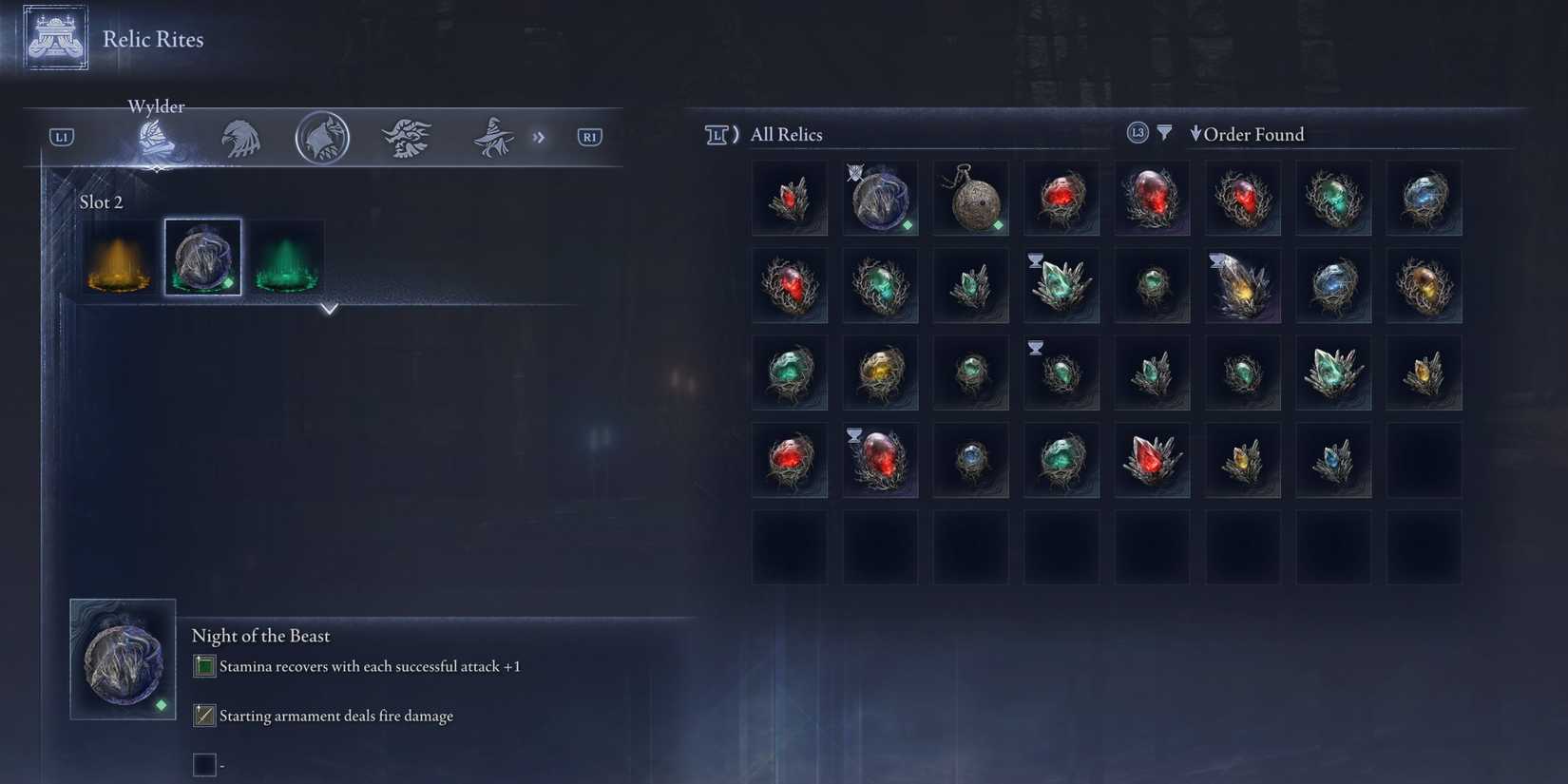Image resolution: width=1568 pixels, height=784 pixels.
Task: Switch to the All Relics tab
Action: click(786, 134)
